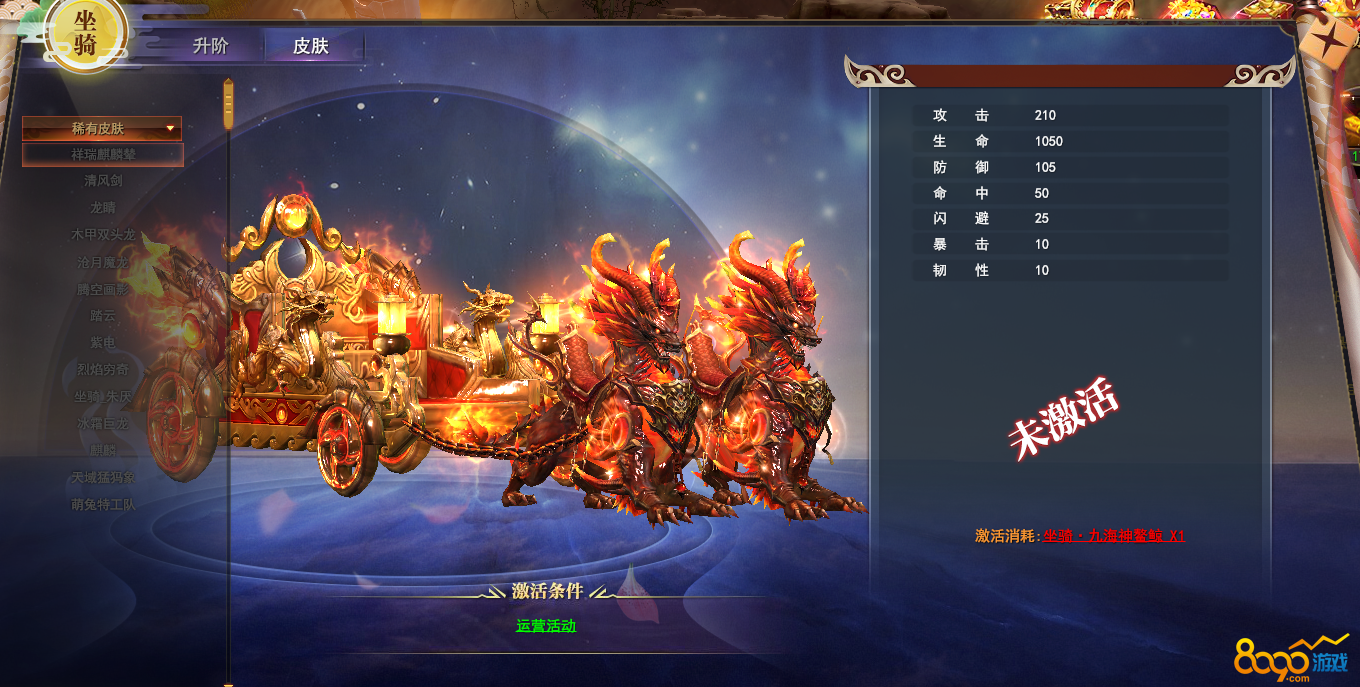Image resolution: width=1360 pixels, height=687 pixels.
Task: Select the 腾空画影 skin
Action: click(103, 289)
